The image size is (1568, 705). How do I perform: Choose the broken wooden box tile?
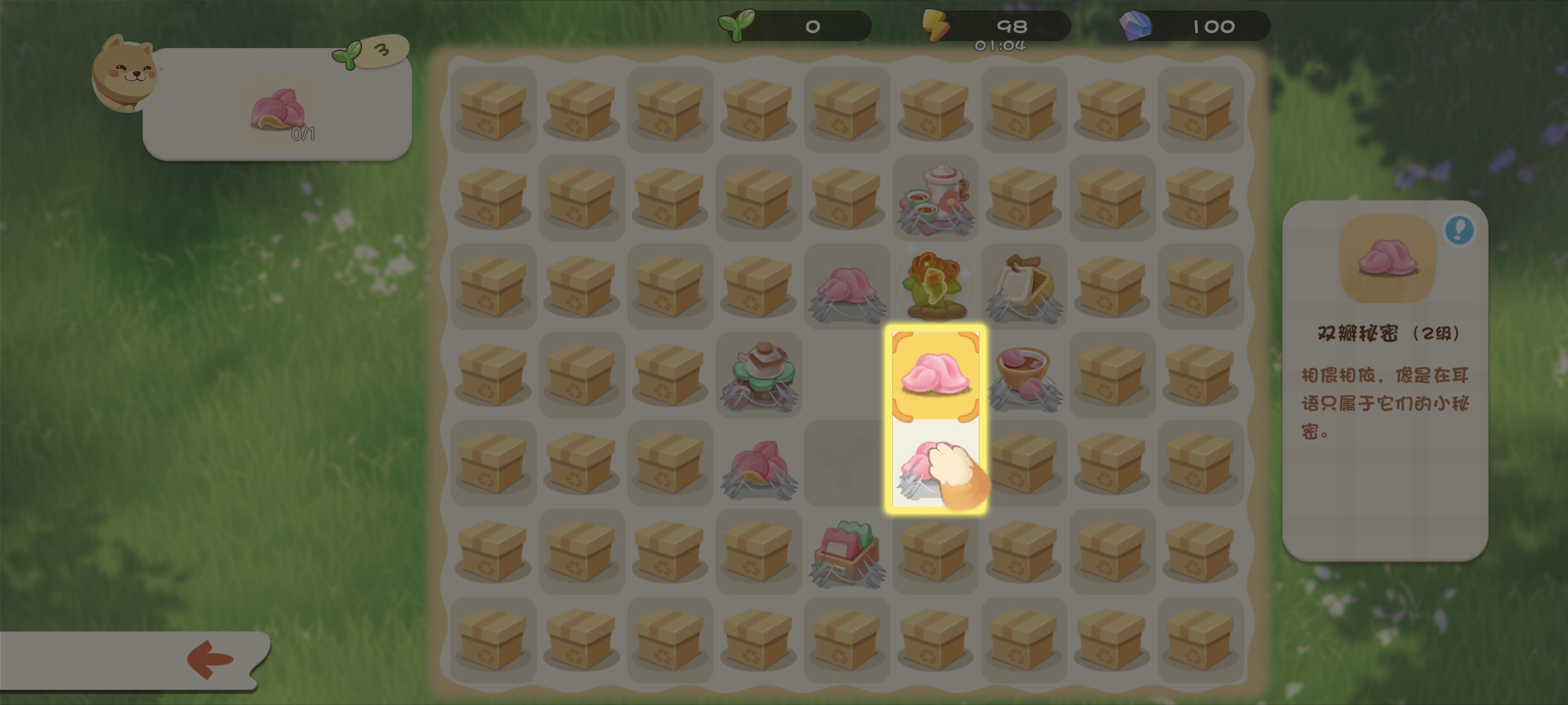point(1024,286)
